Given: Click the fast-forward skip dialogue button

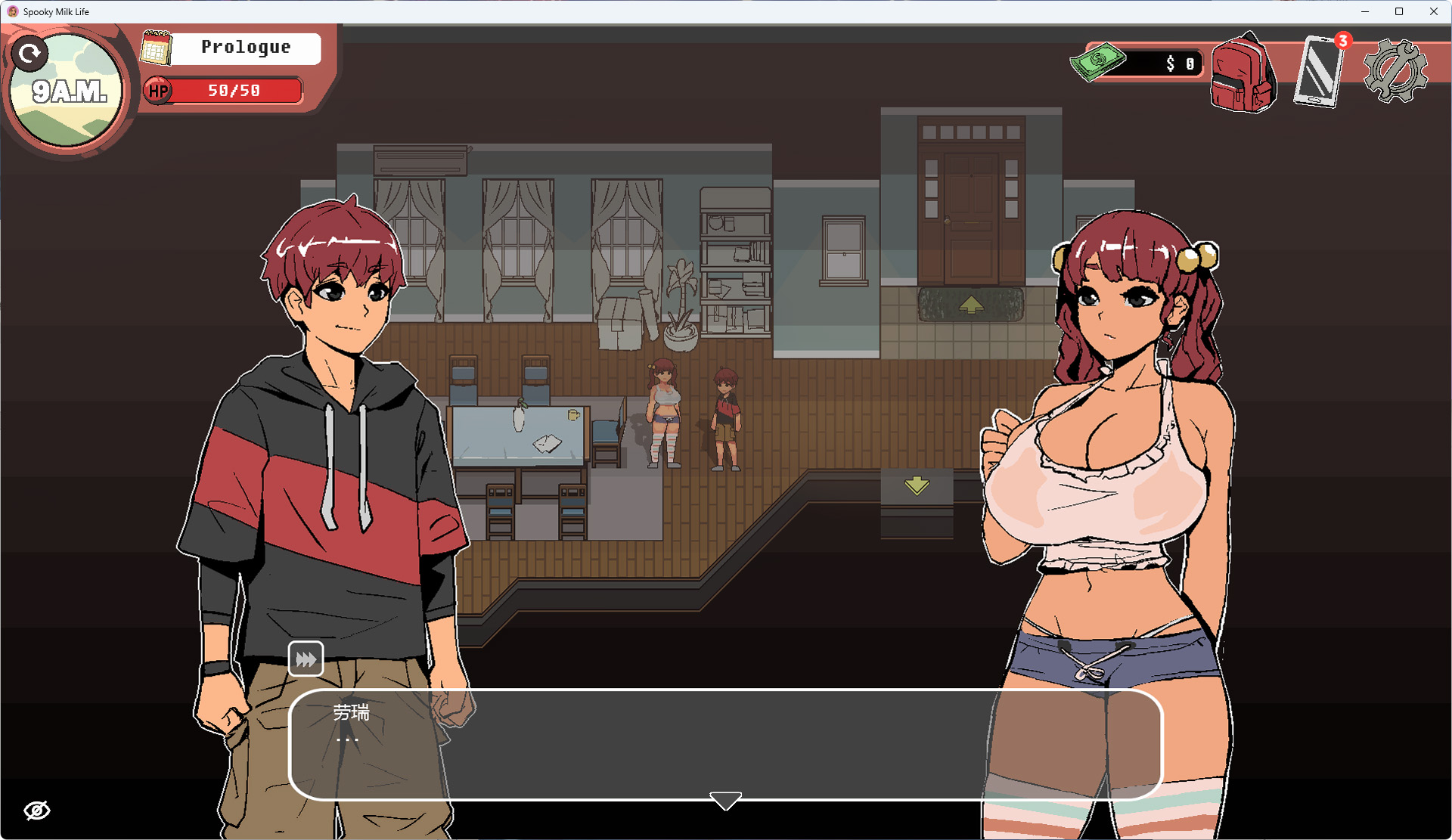Looking at the screenshot, I should click(306, 659).
